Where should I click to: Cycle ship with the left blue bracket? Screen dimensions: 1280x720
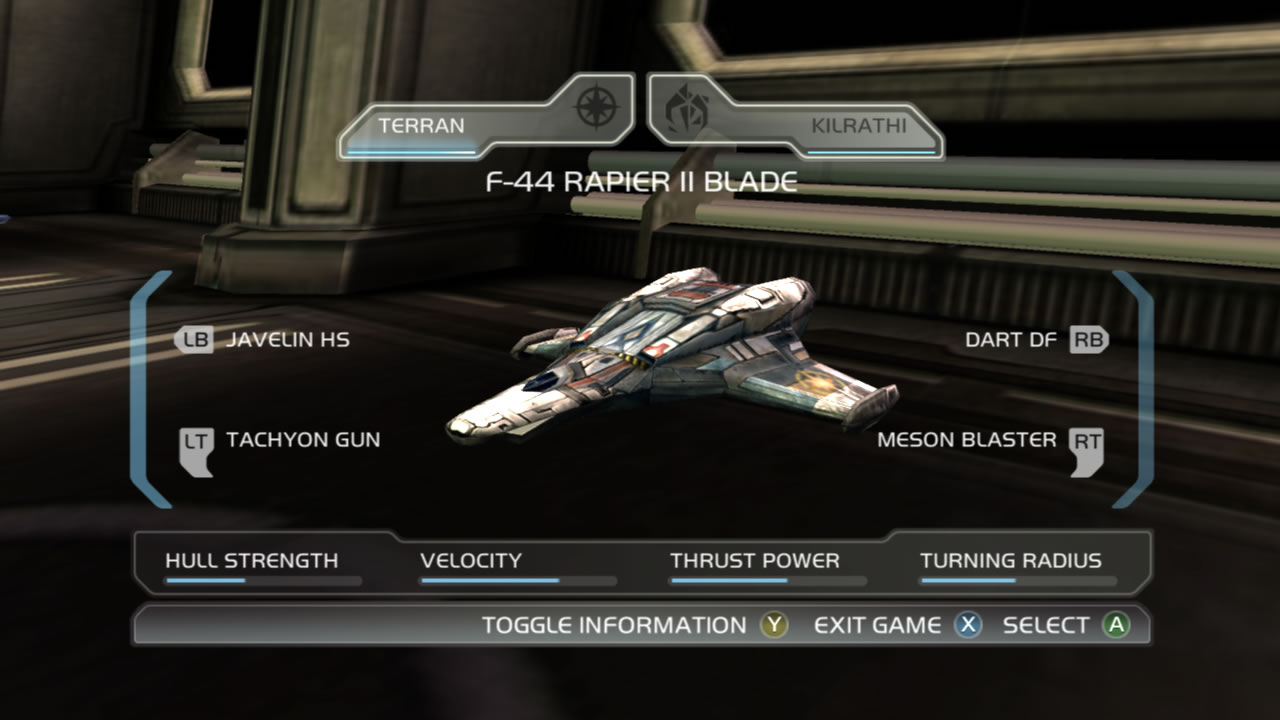click(x=145, y=388)
